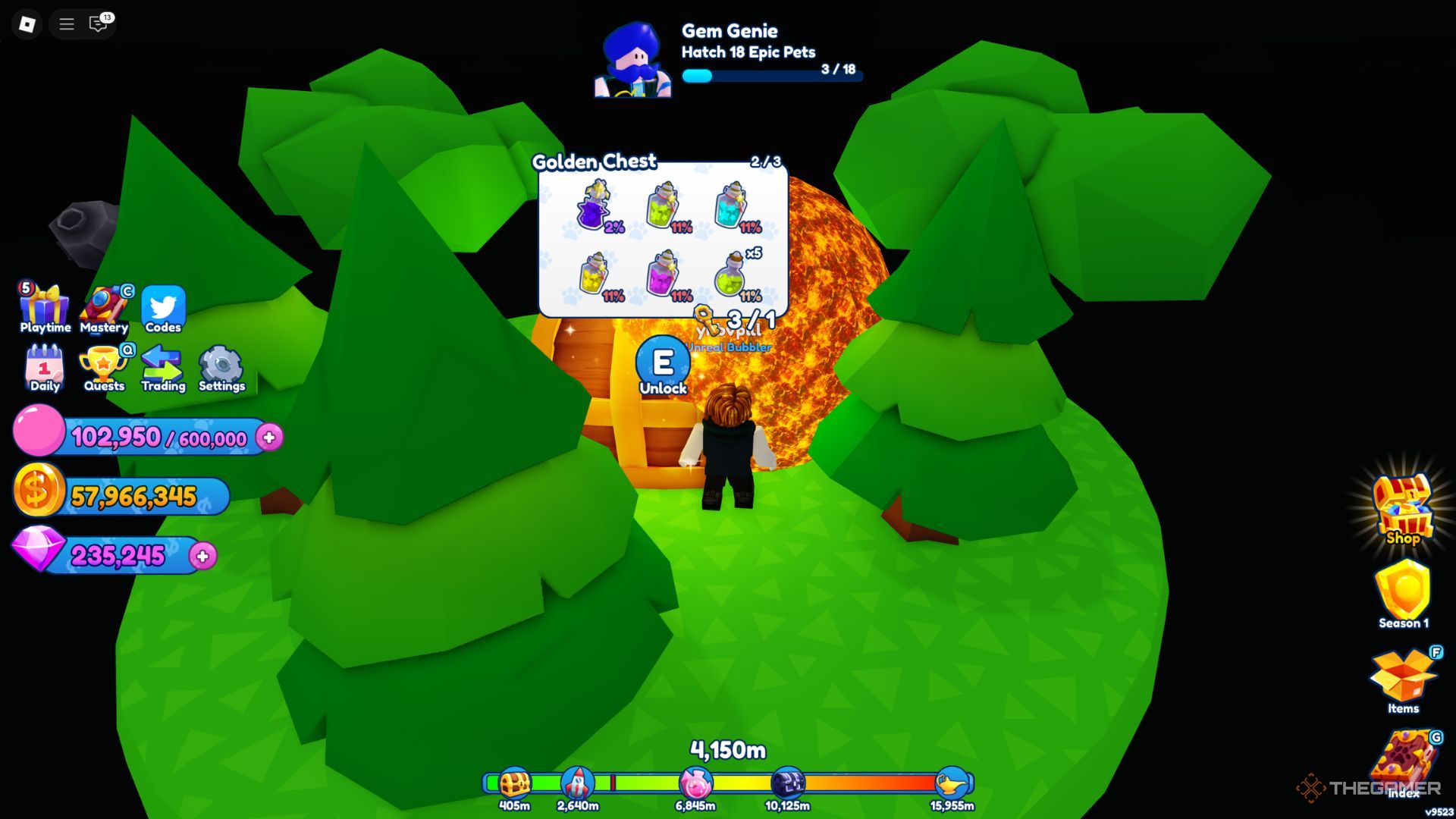Open the Trading menu

(x=163, y=367)
